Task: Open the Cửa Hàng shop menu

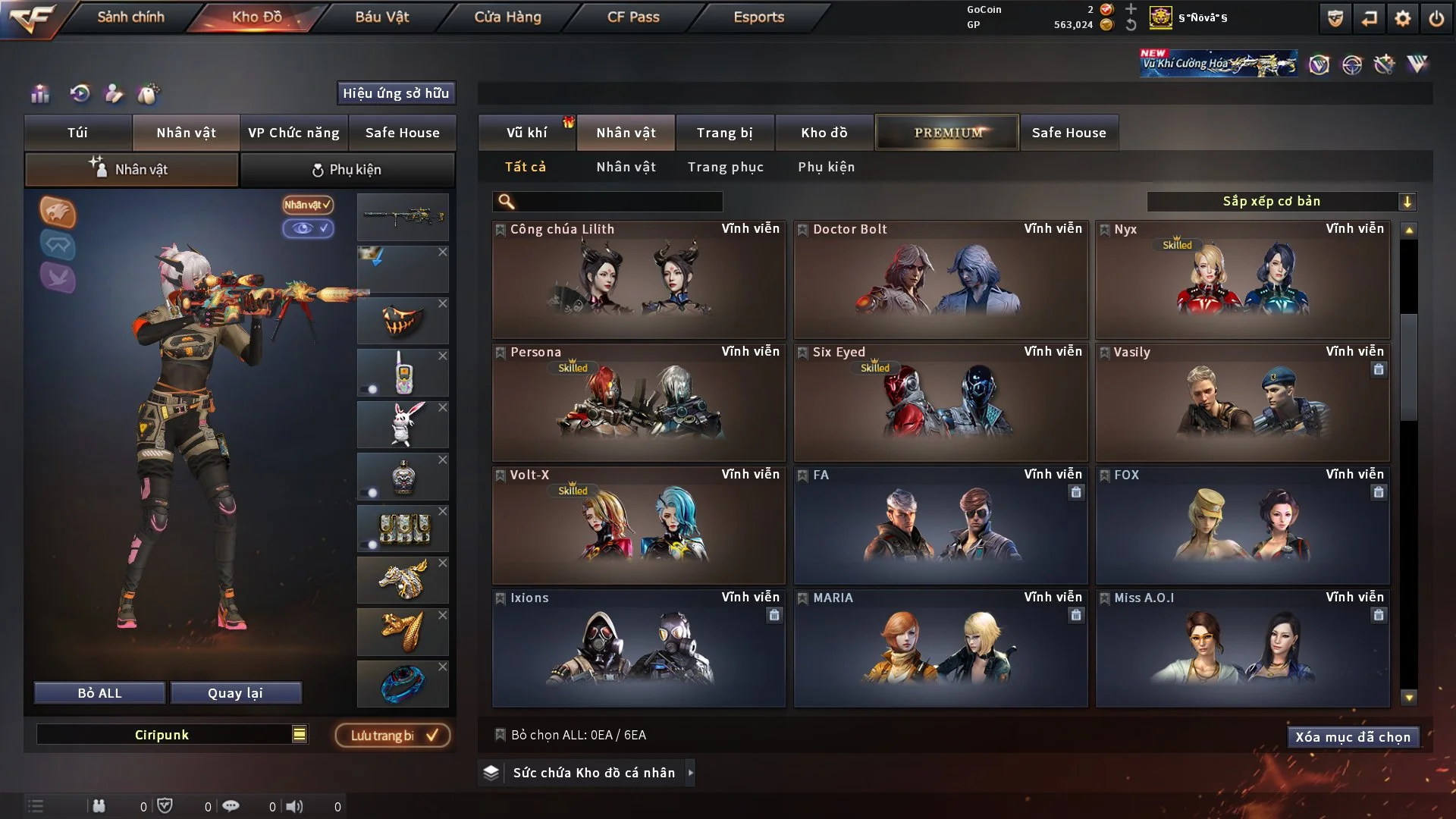Action: pyautogui.click(x=507, y=17)
